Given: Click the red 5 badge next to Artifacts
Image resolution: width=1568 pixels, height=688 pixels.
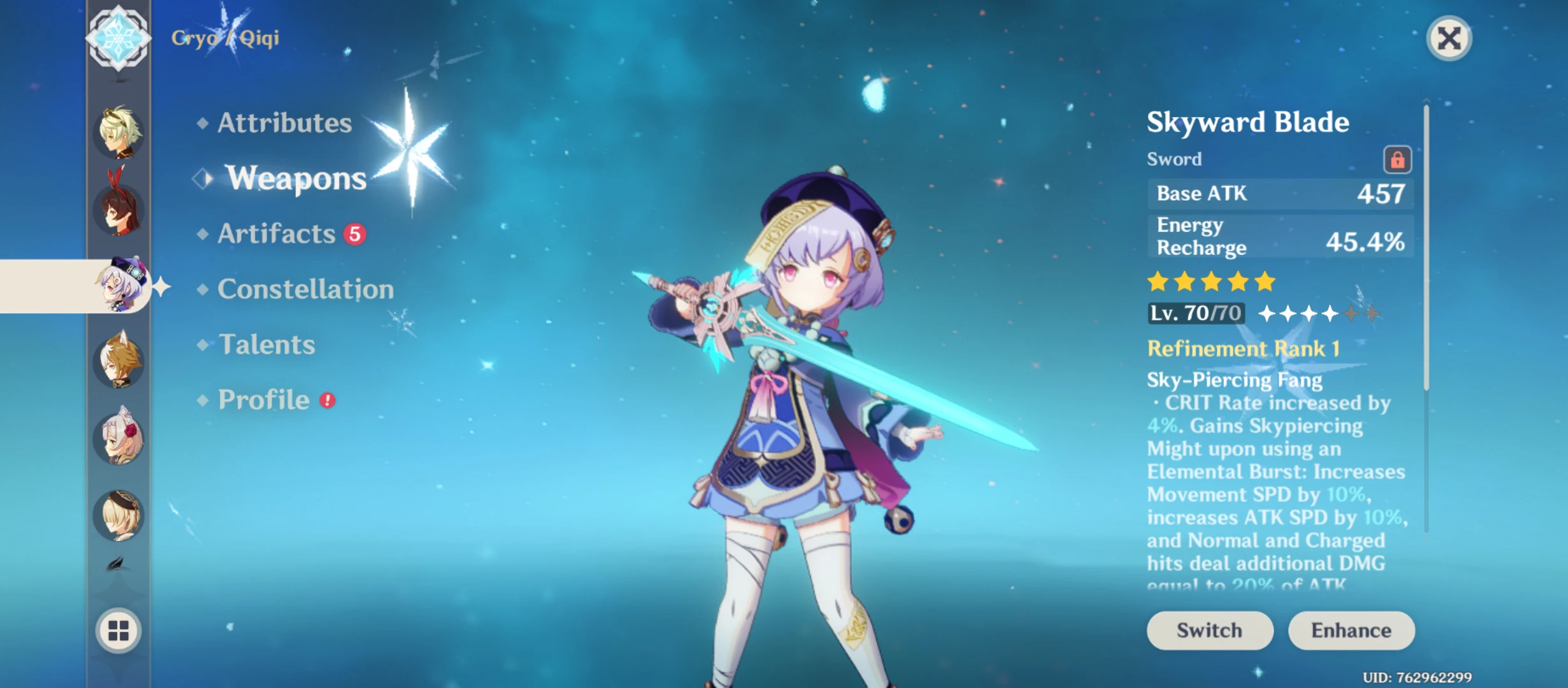Looking at the screenshot, I should click(x=354, y=234).
